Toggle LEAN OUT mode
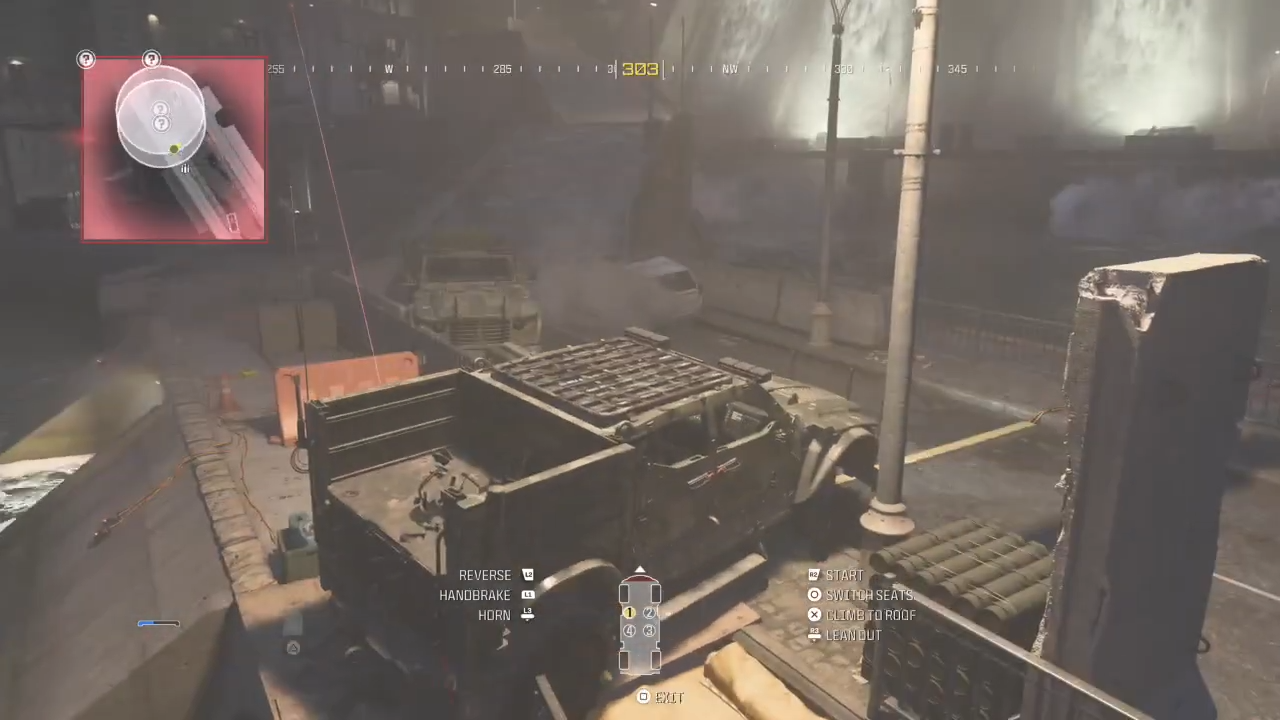 point(853,635)
